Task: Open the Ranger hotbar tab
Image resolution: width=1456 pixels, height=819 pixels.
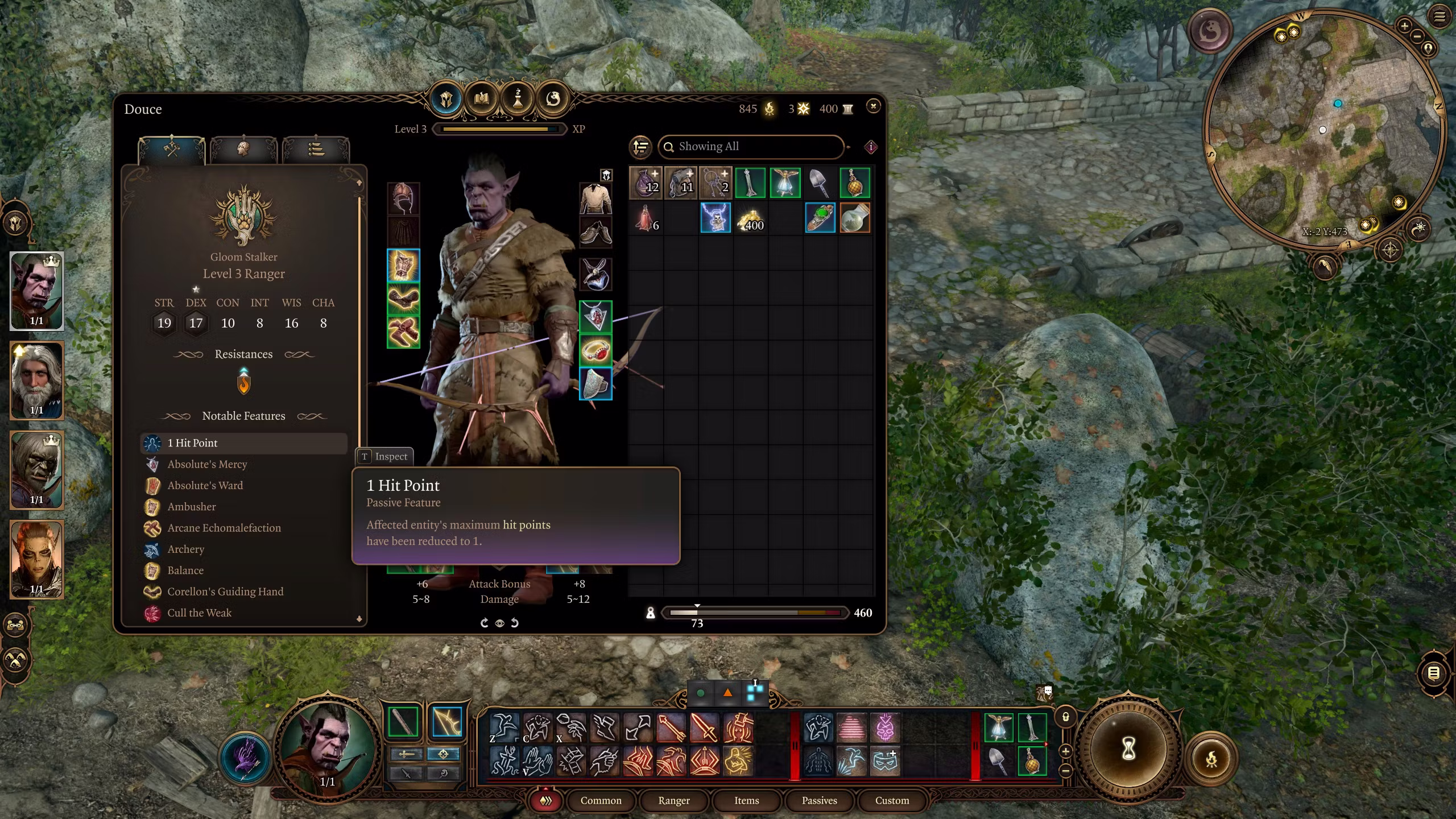Action: click(673, 800)
